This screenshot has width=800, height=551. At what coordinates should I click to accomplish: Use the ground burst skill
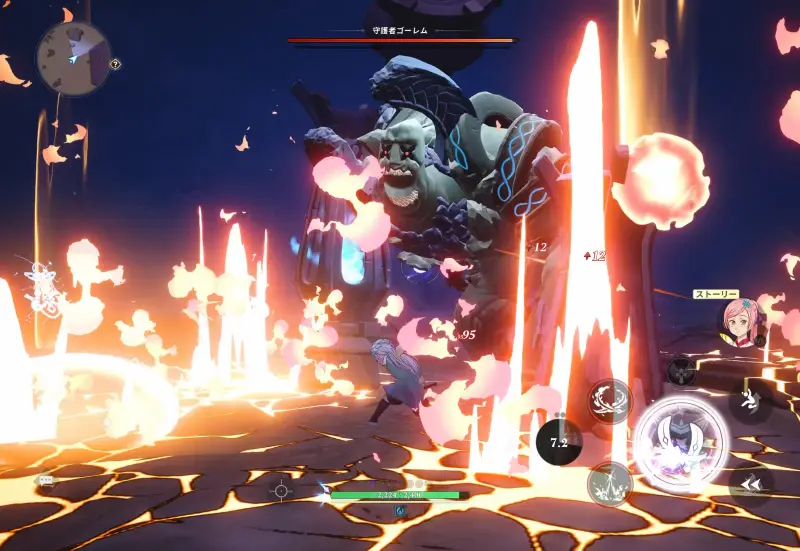(x=609, y=484)
